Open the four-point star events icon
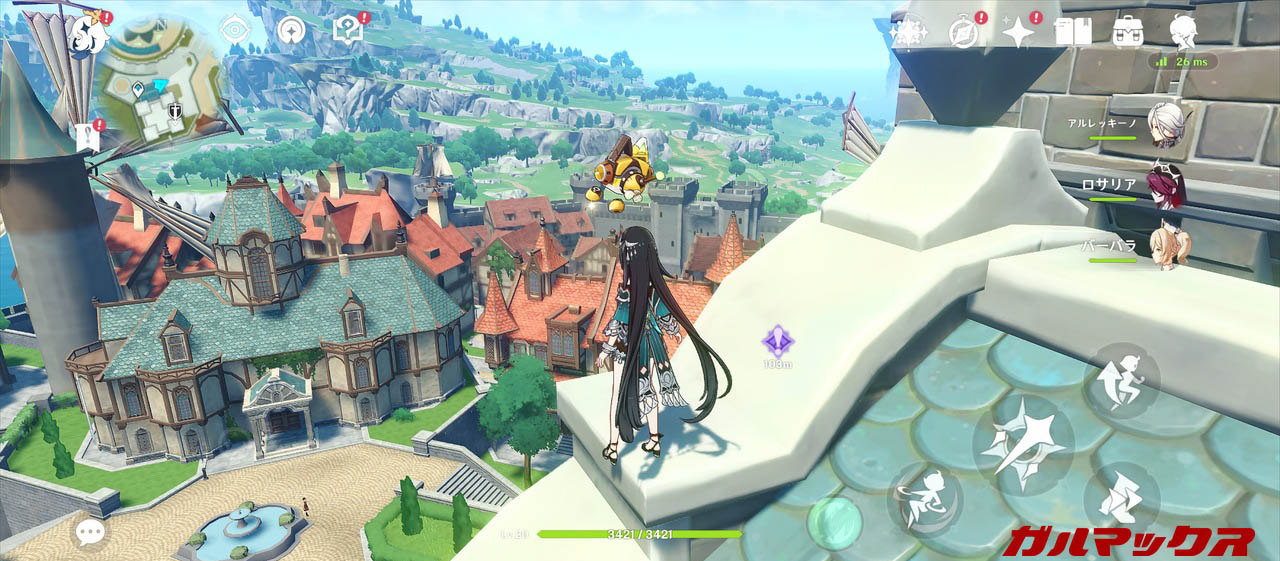 click(1018, 32)
